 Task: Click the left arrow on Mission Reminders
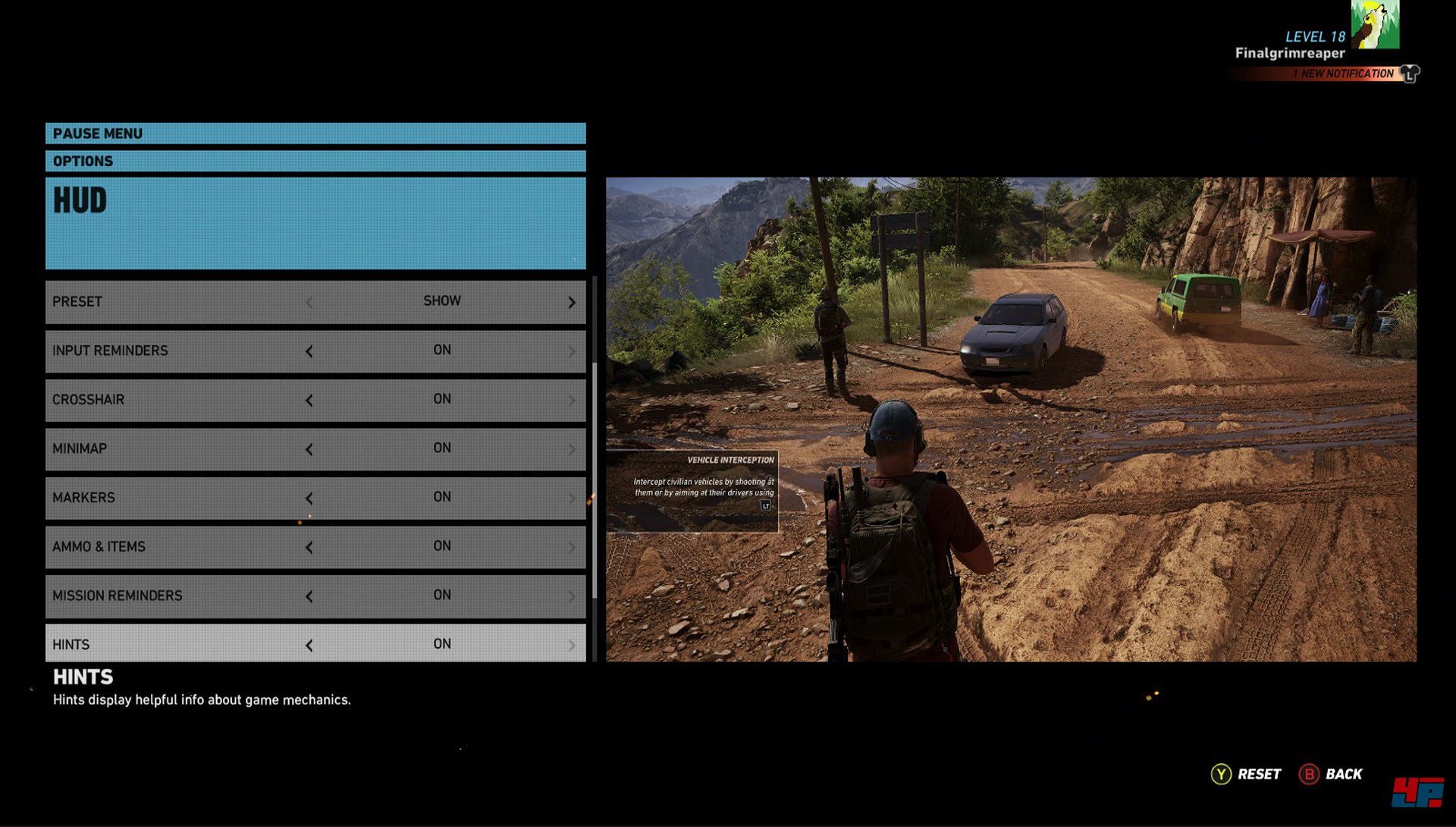pyautogui.click(x=309, y=596)
